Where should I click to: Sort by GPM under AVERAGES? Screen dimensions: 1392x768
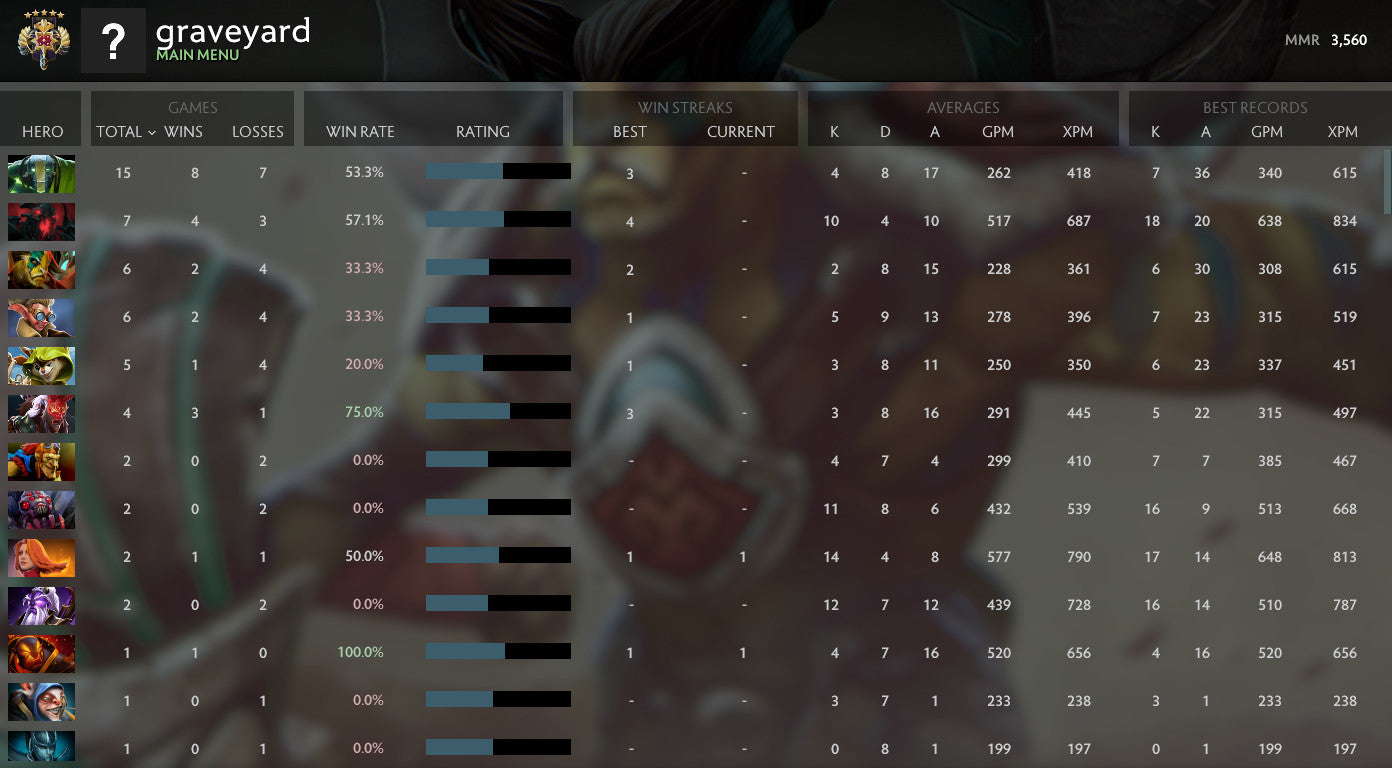pyautogui.click(x=1000, y=131)
